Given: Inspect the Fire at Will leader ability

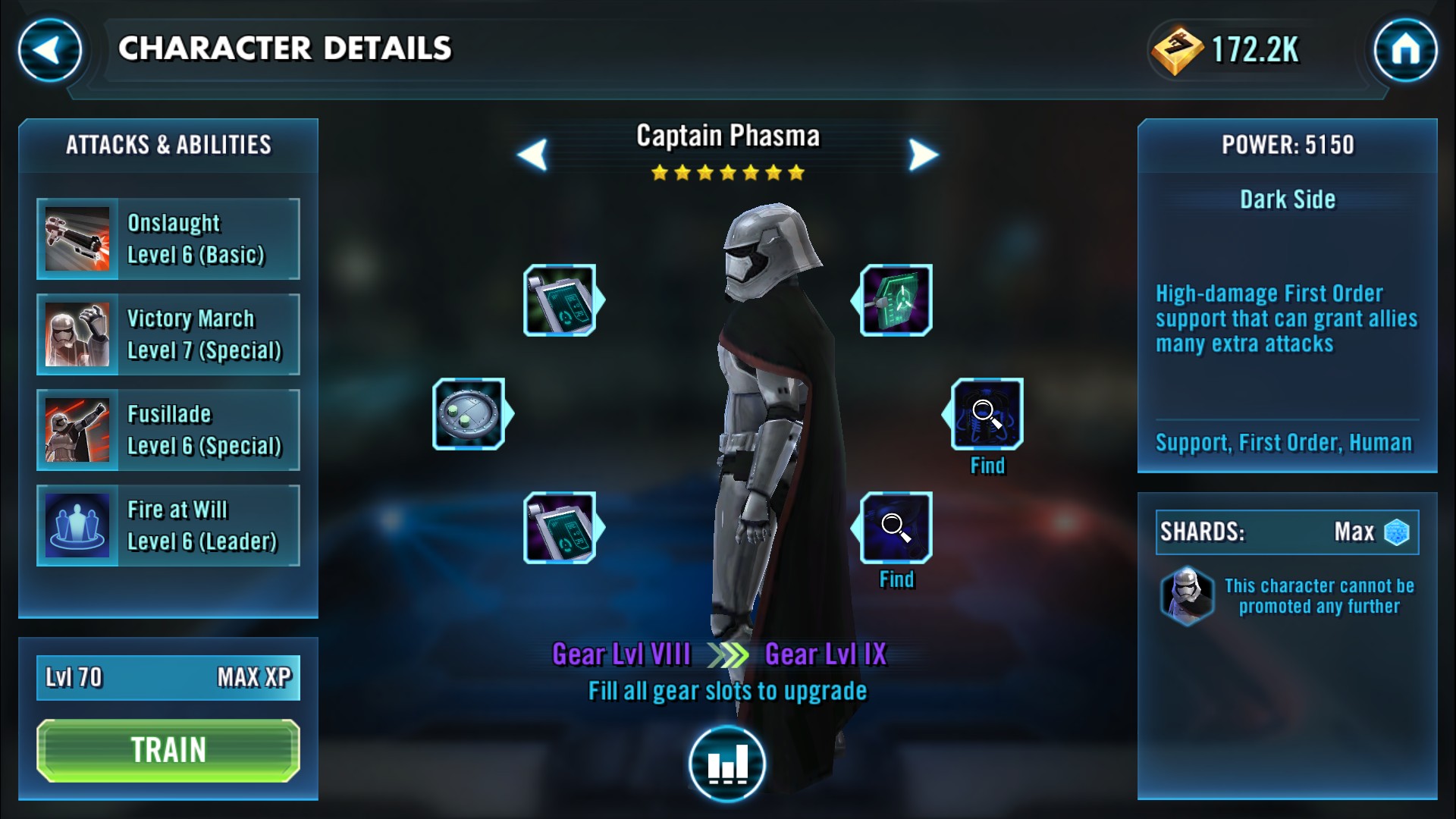Looking at the screenshot, I should pyautogui.click(x=168, y=526).
